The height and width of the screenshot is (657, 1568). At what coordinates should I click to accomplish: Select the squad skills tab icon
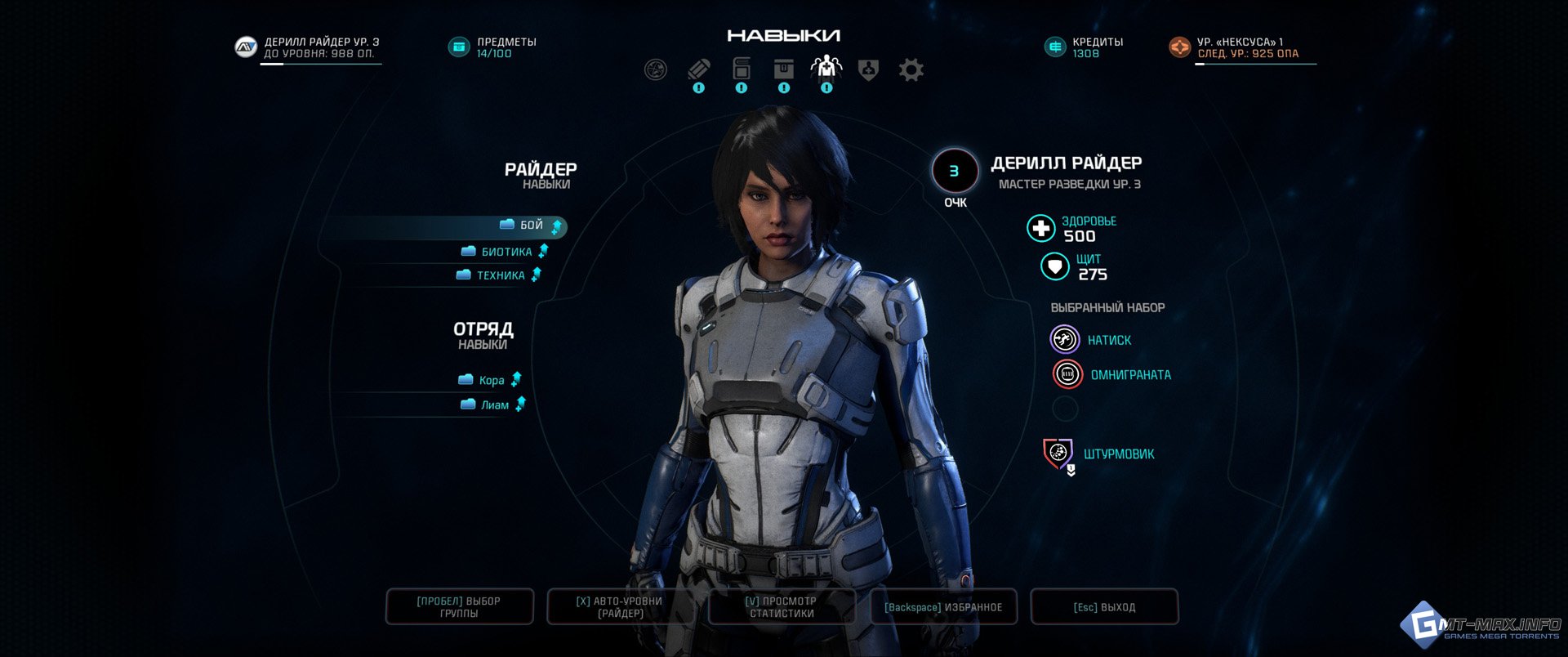(826, 68)
